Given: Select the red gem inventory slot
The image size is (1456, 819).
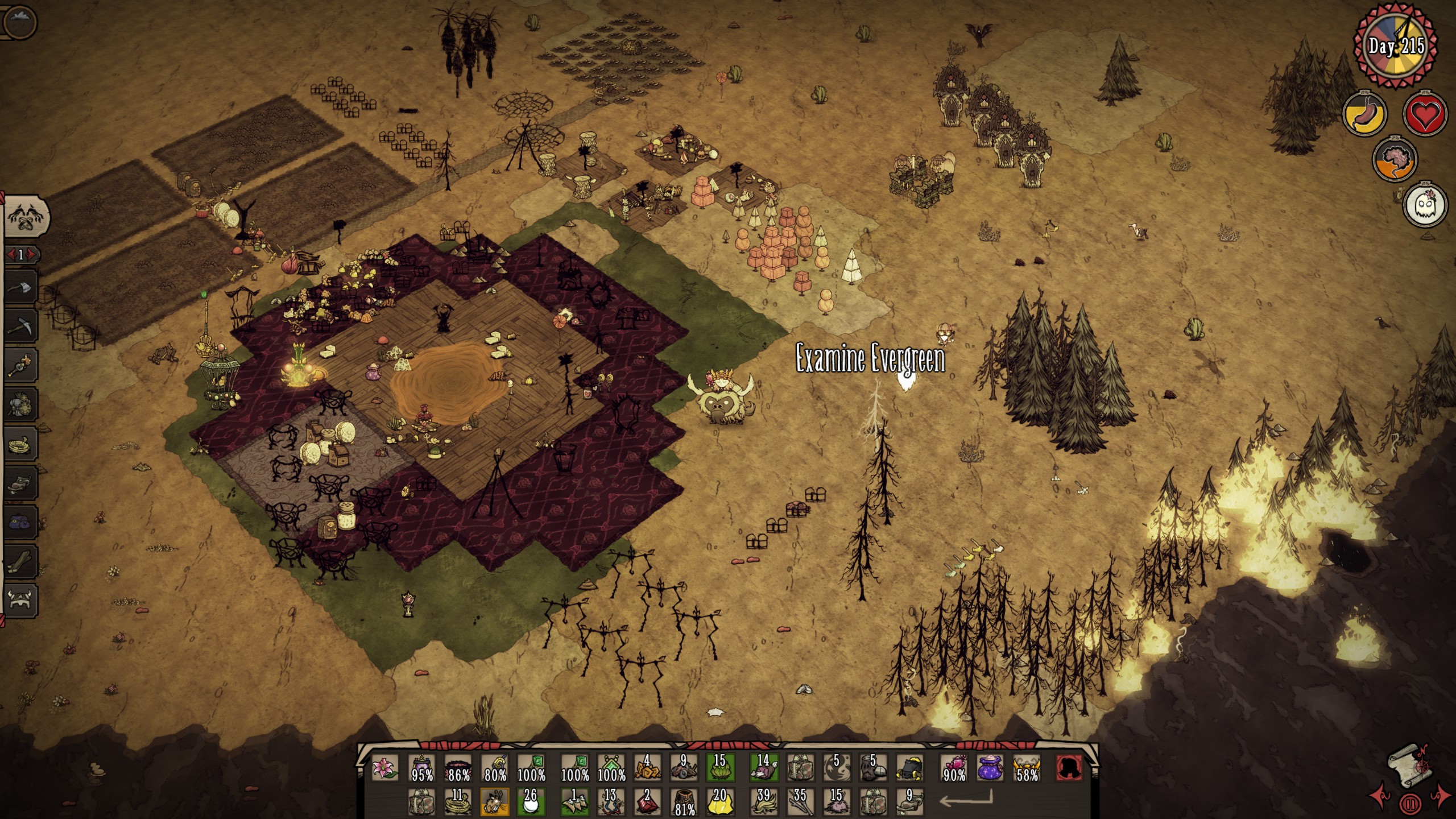Looking at the screenshot, I should click(x=647, y=801).
